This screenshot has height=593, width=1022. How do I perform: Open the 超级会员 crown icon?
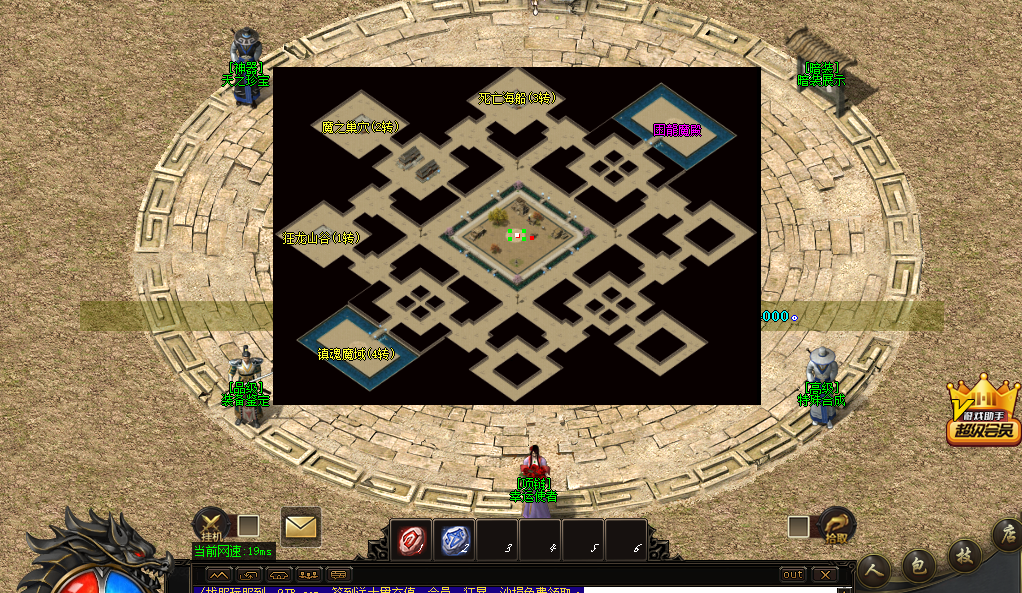984,411
